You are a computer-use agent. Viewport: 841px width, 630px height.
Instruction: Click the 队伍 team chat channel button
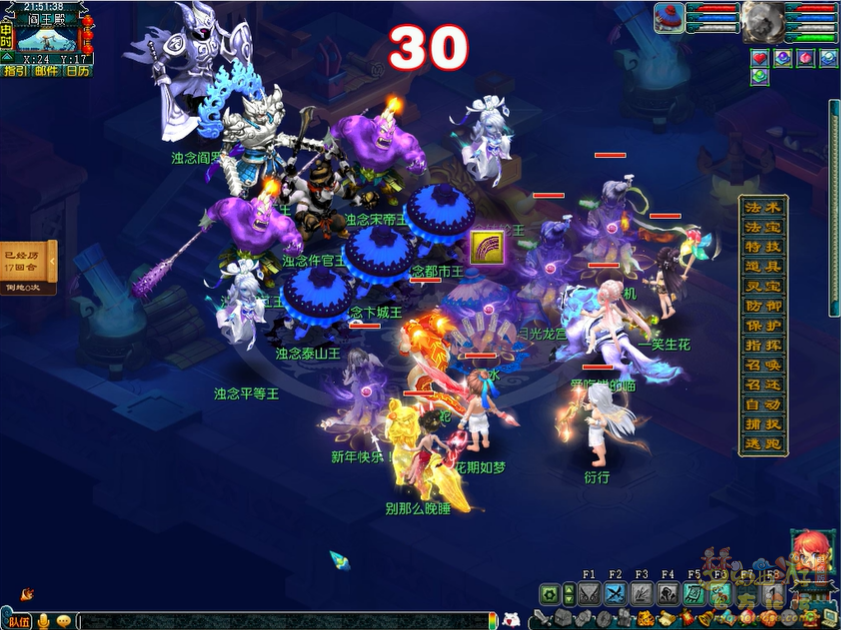[19, 621]
